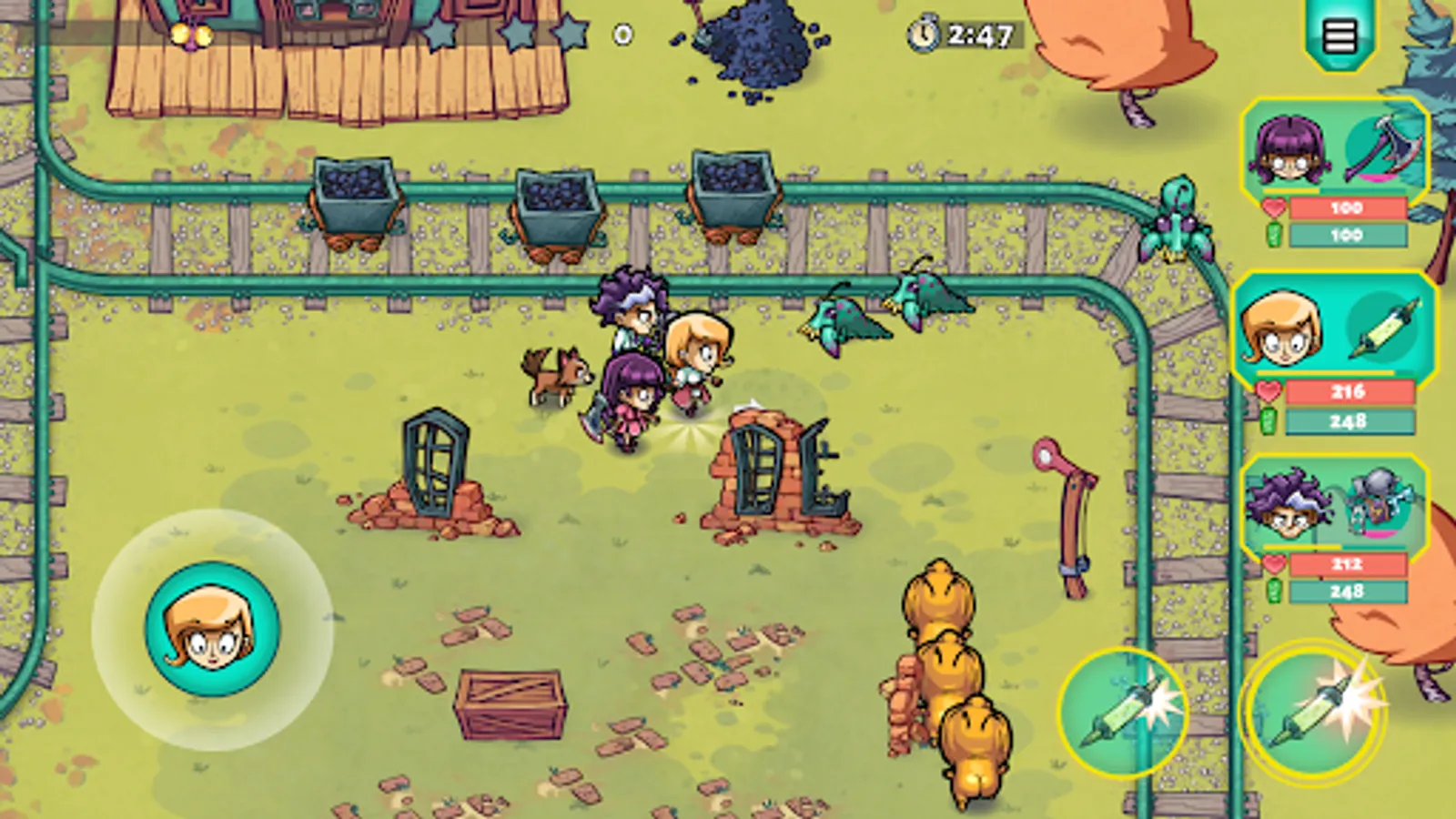Tap the heart icon on the top hero card
The image size is (1456, 819).
tap(1276, 207)
